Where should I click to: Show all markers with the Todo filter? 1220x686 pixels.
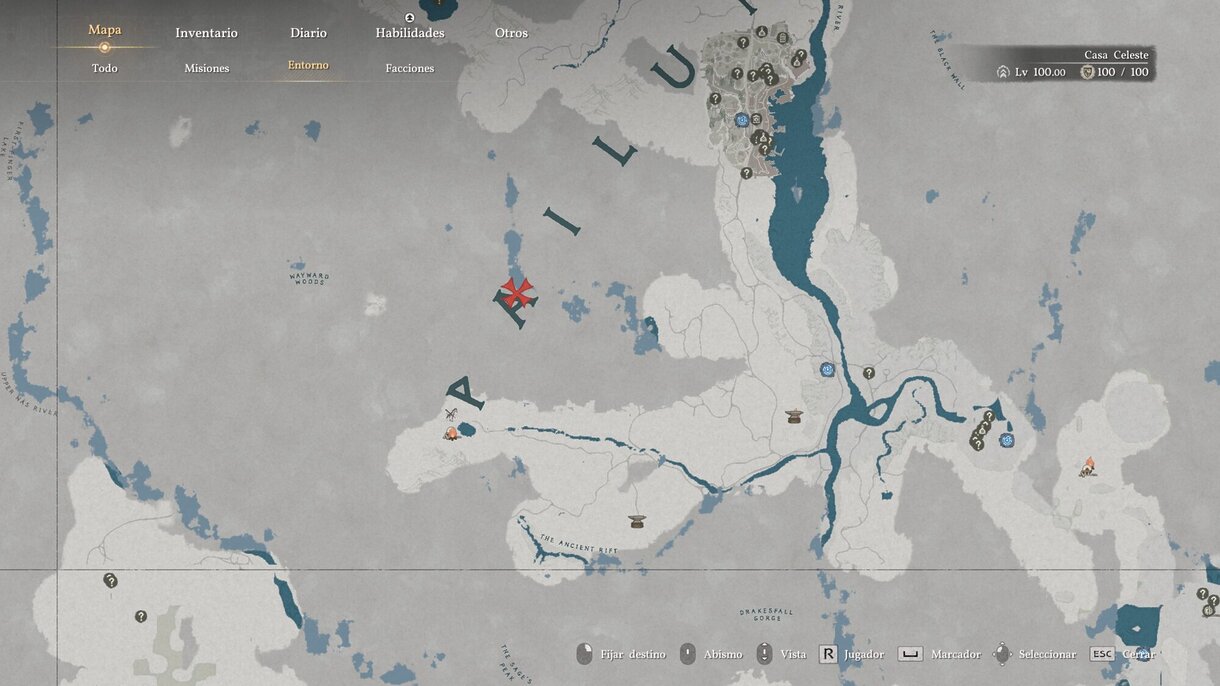(x=105, y=68)
